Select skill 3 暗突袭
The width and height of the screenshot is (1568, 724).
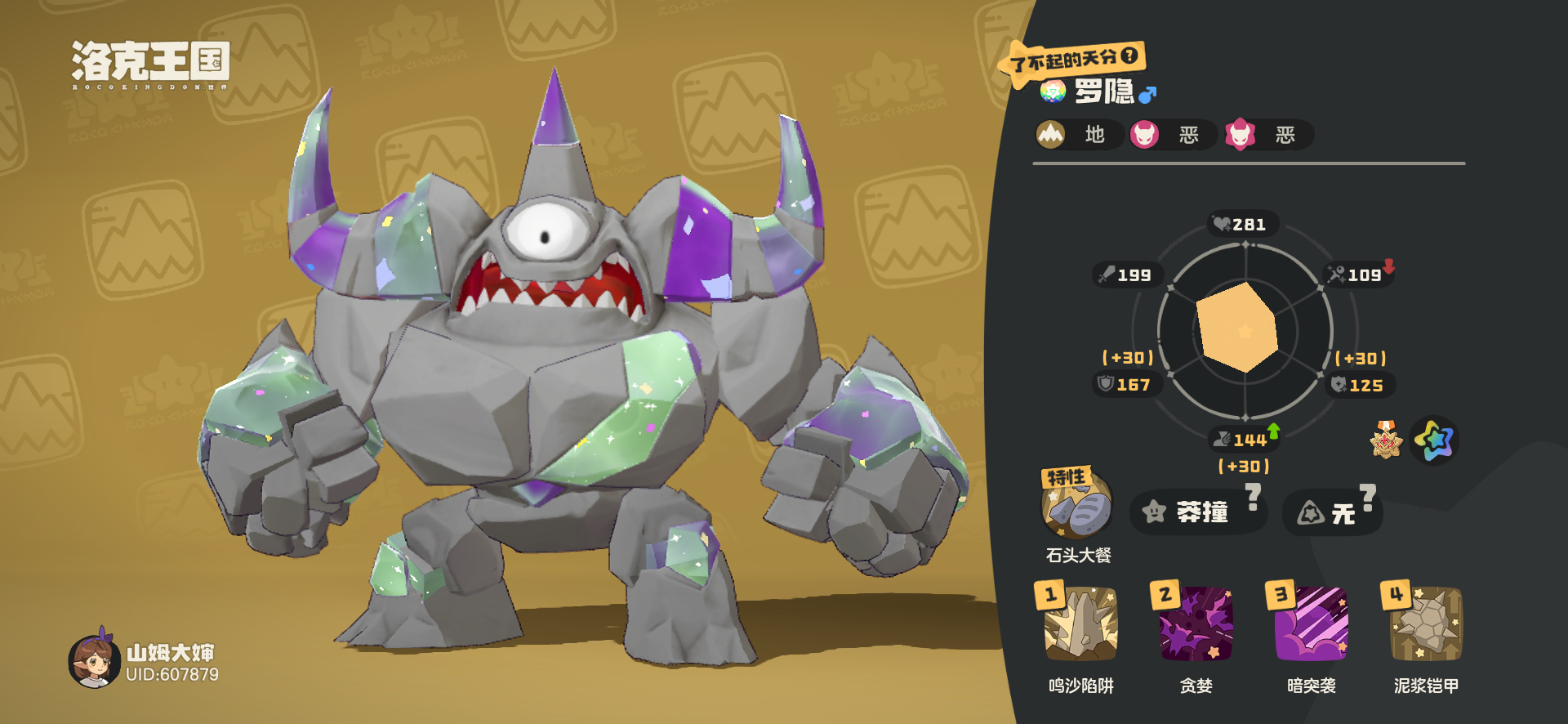1311,624
